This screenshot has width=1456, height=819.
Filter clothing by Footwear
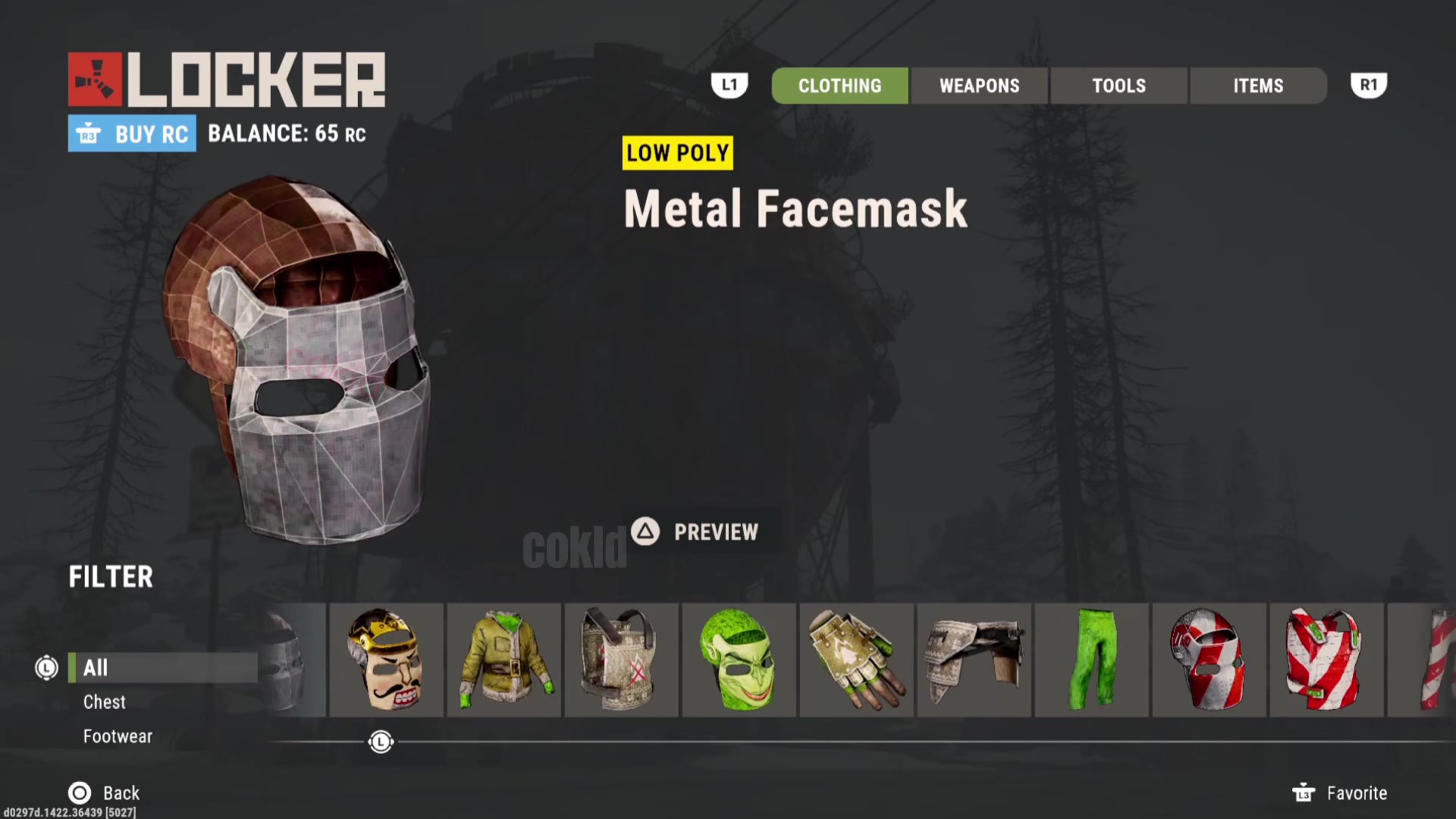coord(118,736)
